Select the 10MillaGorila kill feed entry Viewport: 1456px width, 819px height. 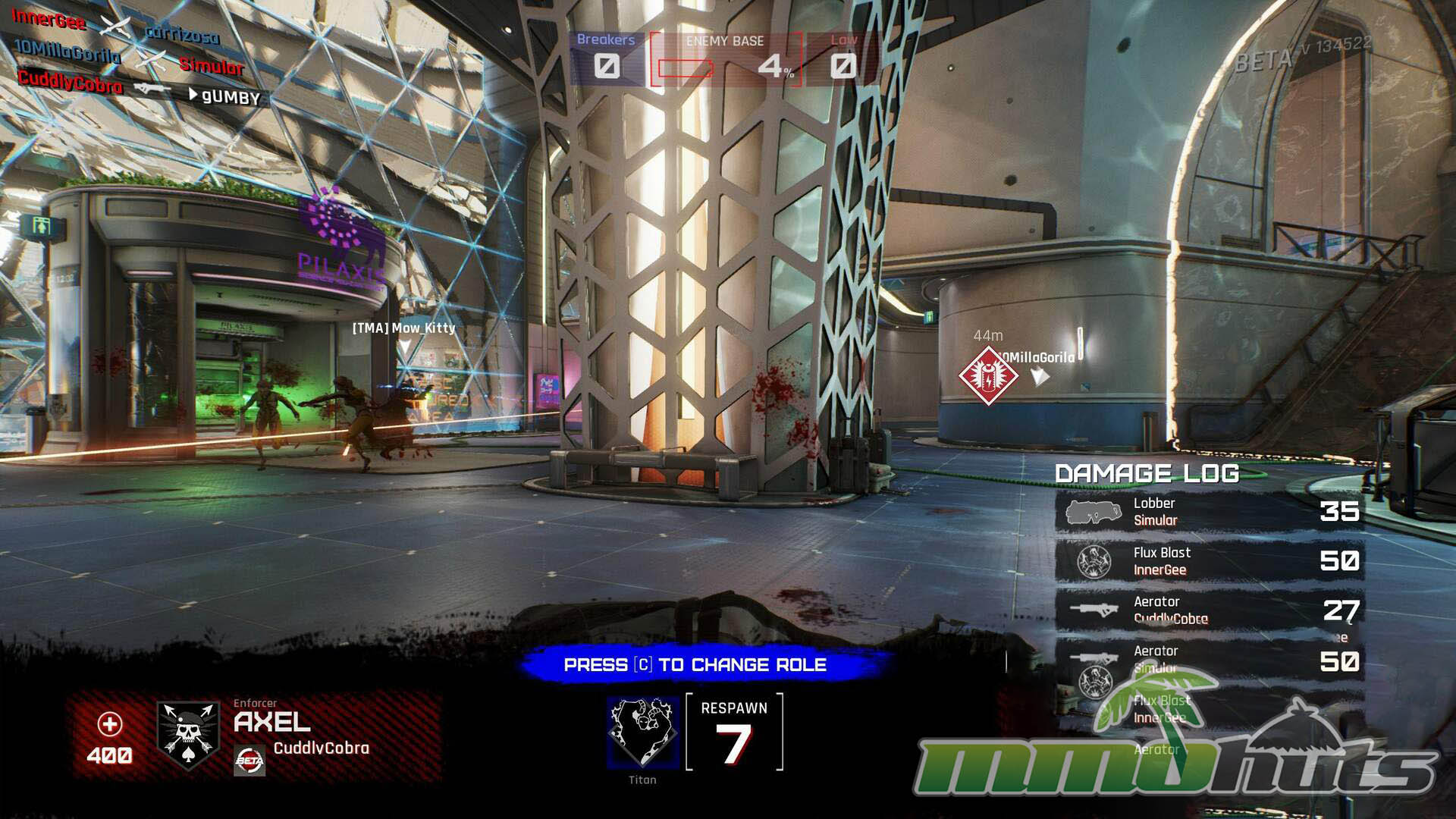point(129,58)
